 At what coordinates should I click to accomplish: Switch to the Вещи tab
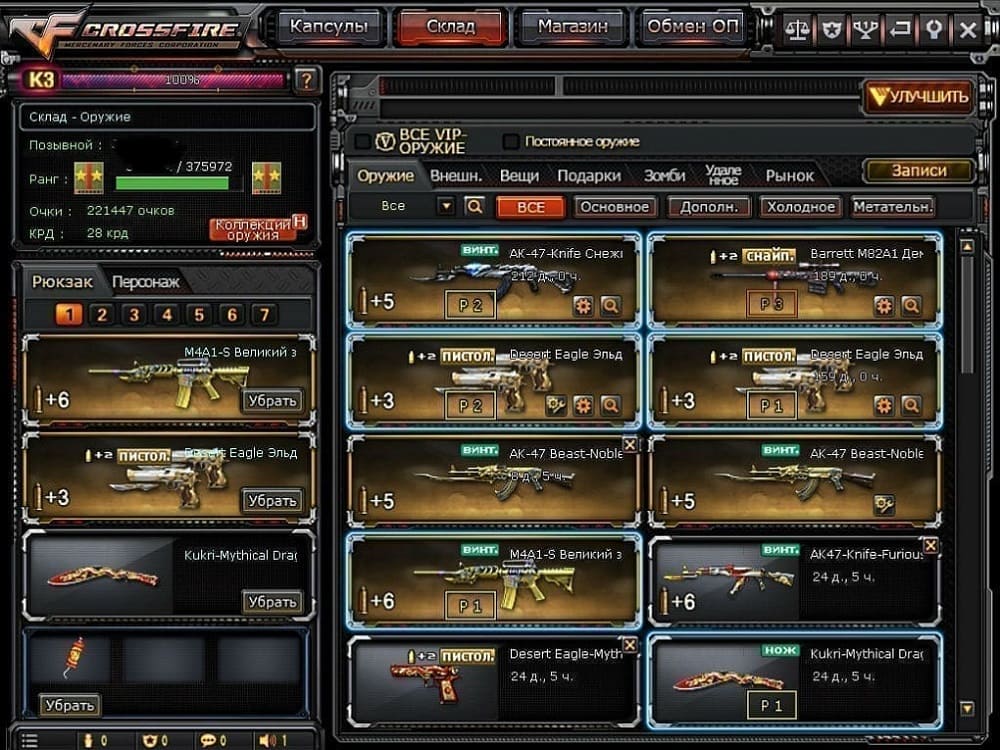tap(519, 176)
